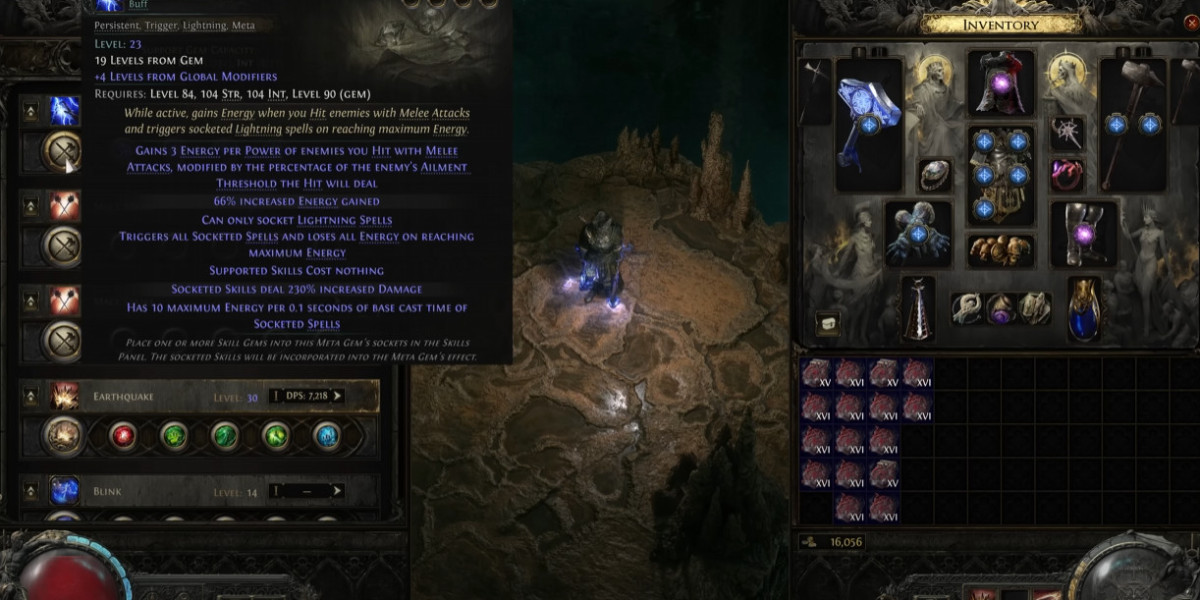Viewport: 1200px width, 600px height.
Task: Open Earthquake DPS details arrow
Action: pyautogui.click(x=337, y=396)
